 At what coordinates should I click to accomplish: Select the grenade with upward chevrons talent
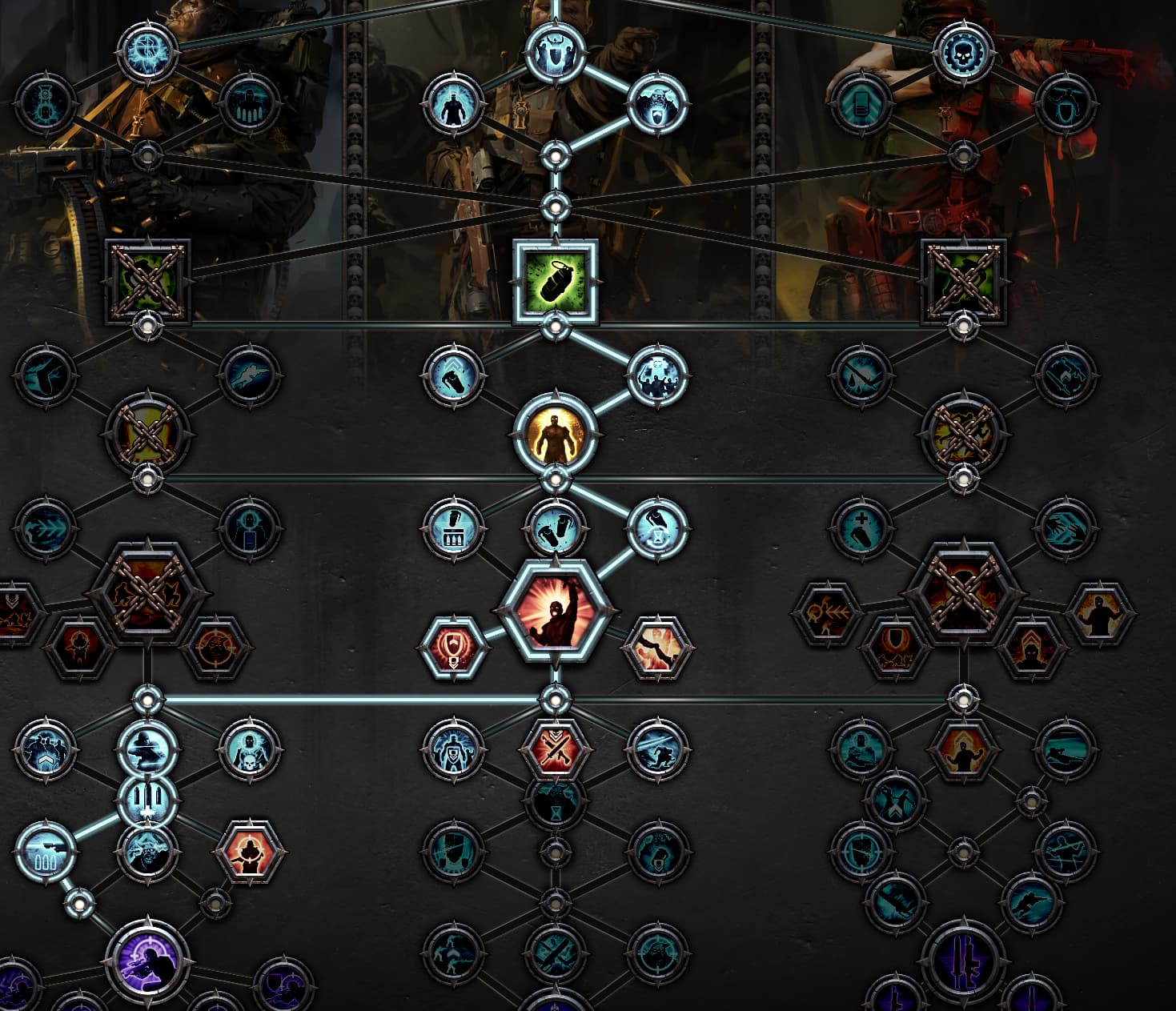tap(454, 374)
